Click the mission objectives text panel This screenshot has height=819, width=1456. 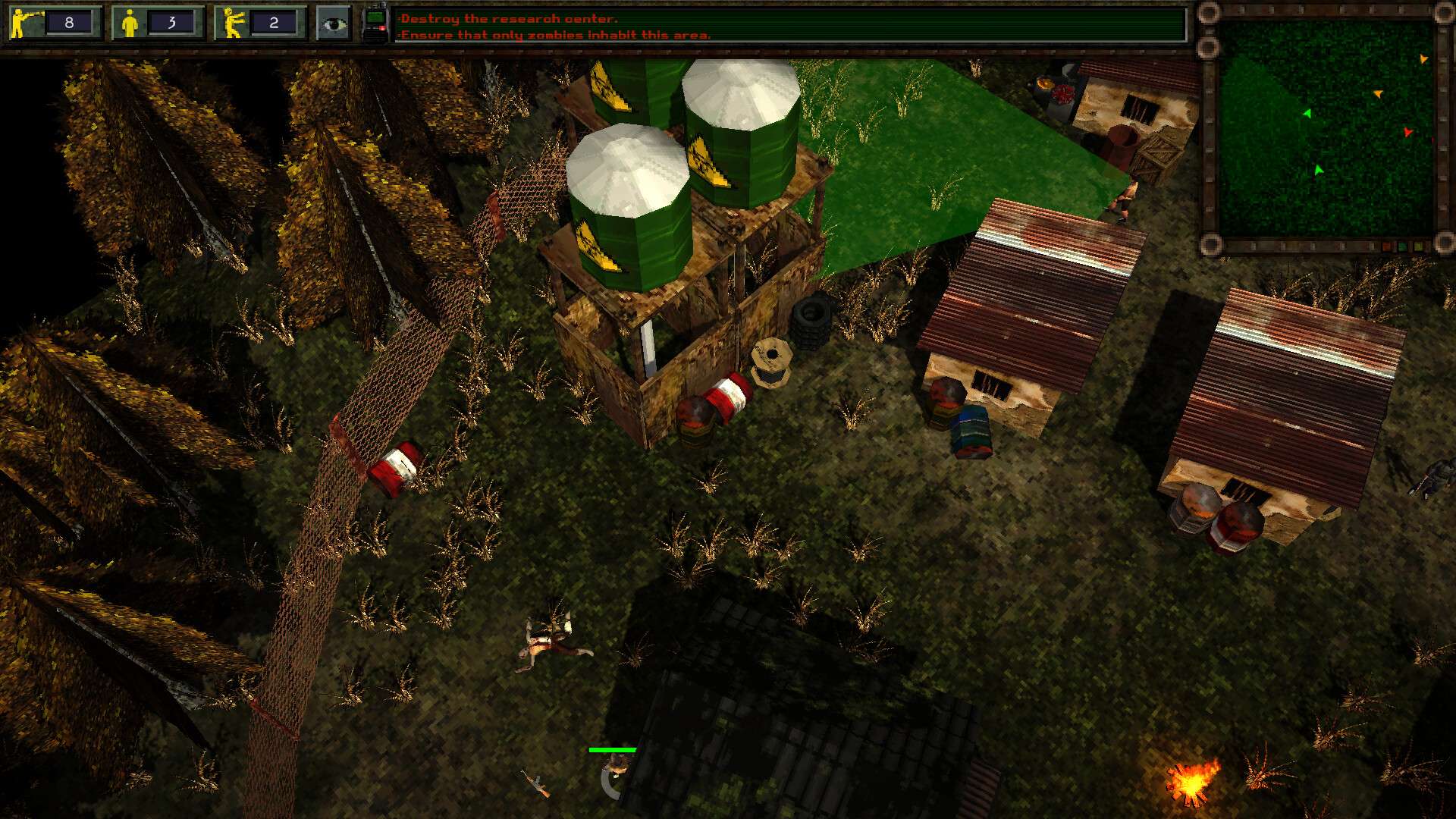coord(789,26)
